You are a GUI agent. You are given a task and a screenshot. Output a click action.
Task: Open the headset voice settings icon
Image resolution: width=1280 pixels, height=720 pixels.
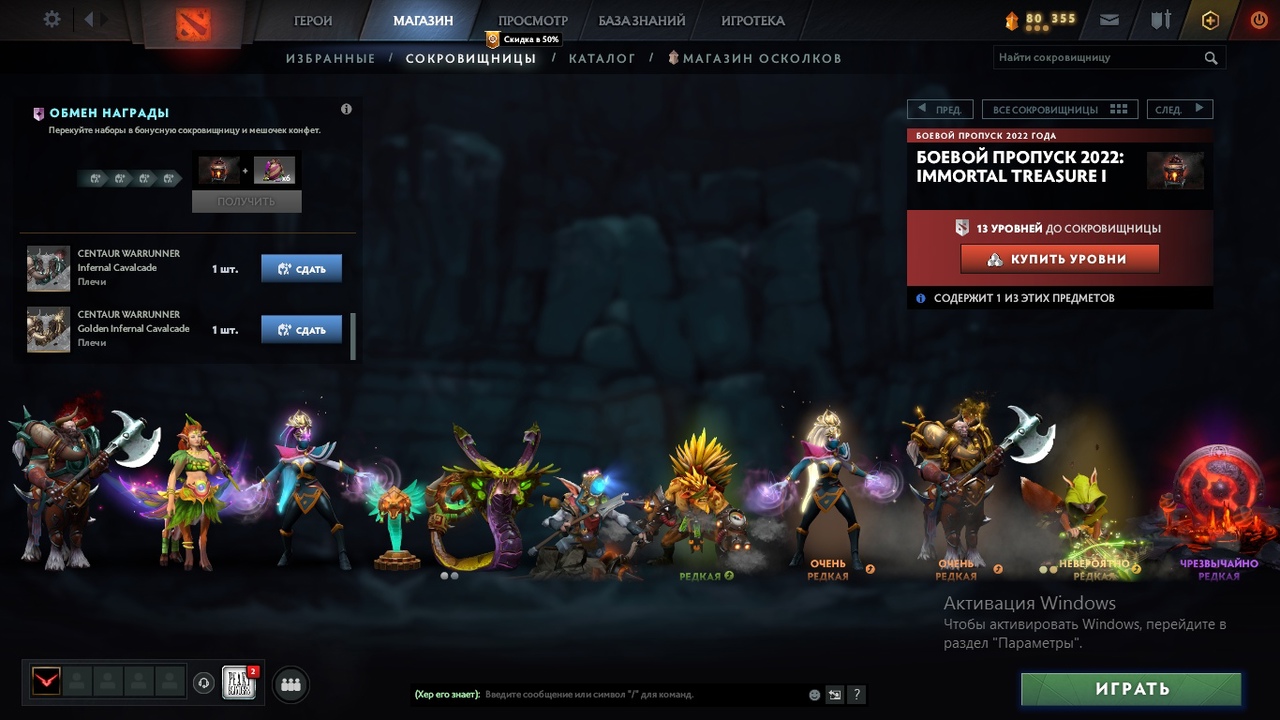point(205,683)
